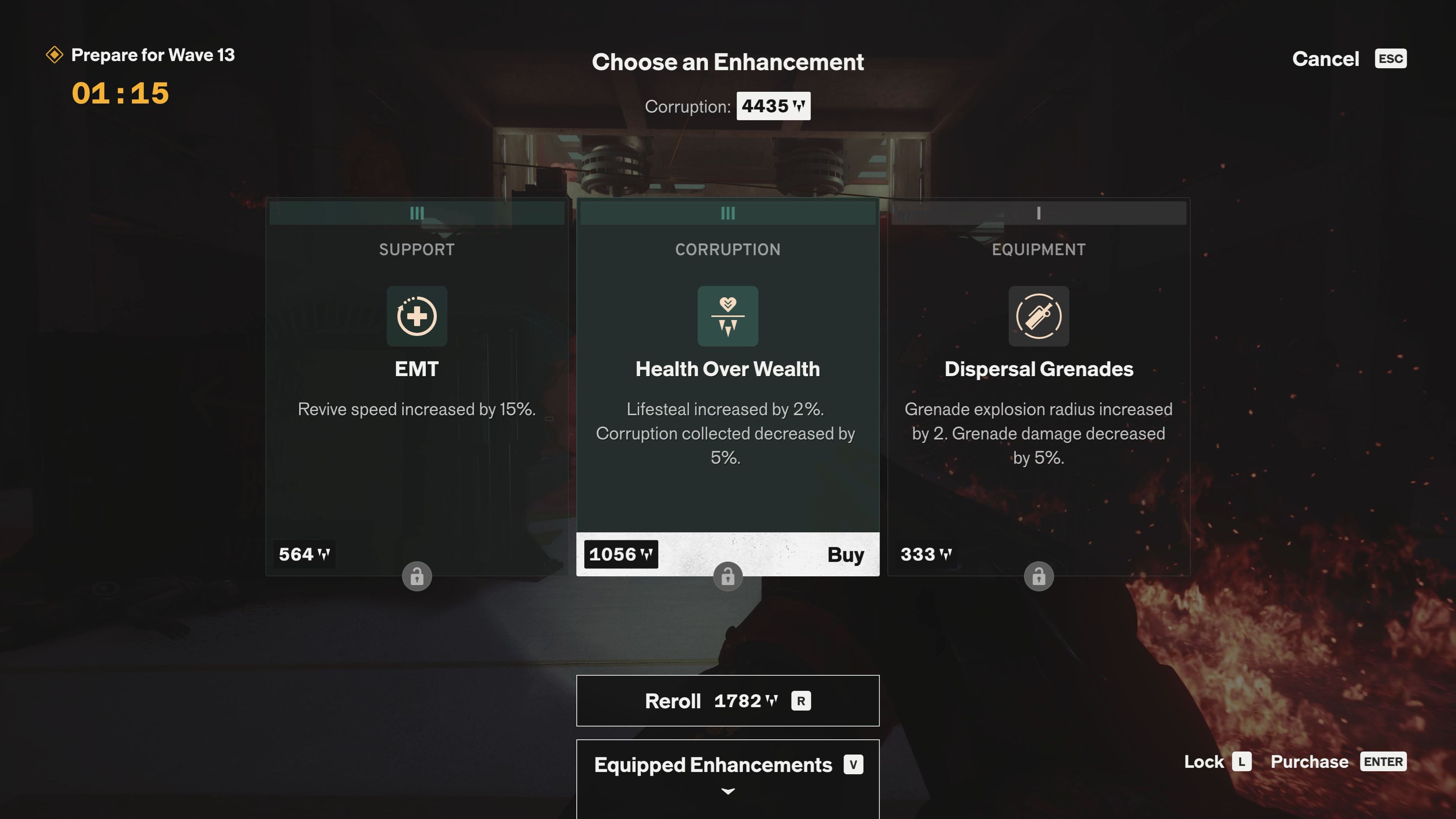Cancel the enhancement selection
Screen dimensions: 1456x819
1326,59
